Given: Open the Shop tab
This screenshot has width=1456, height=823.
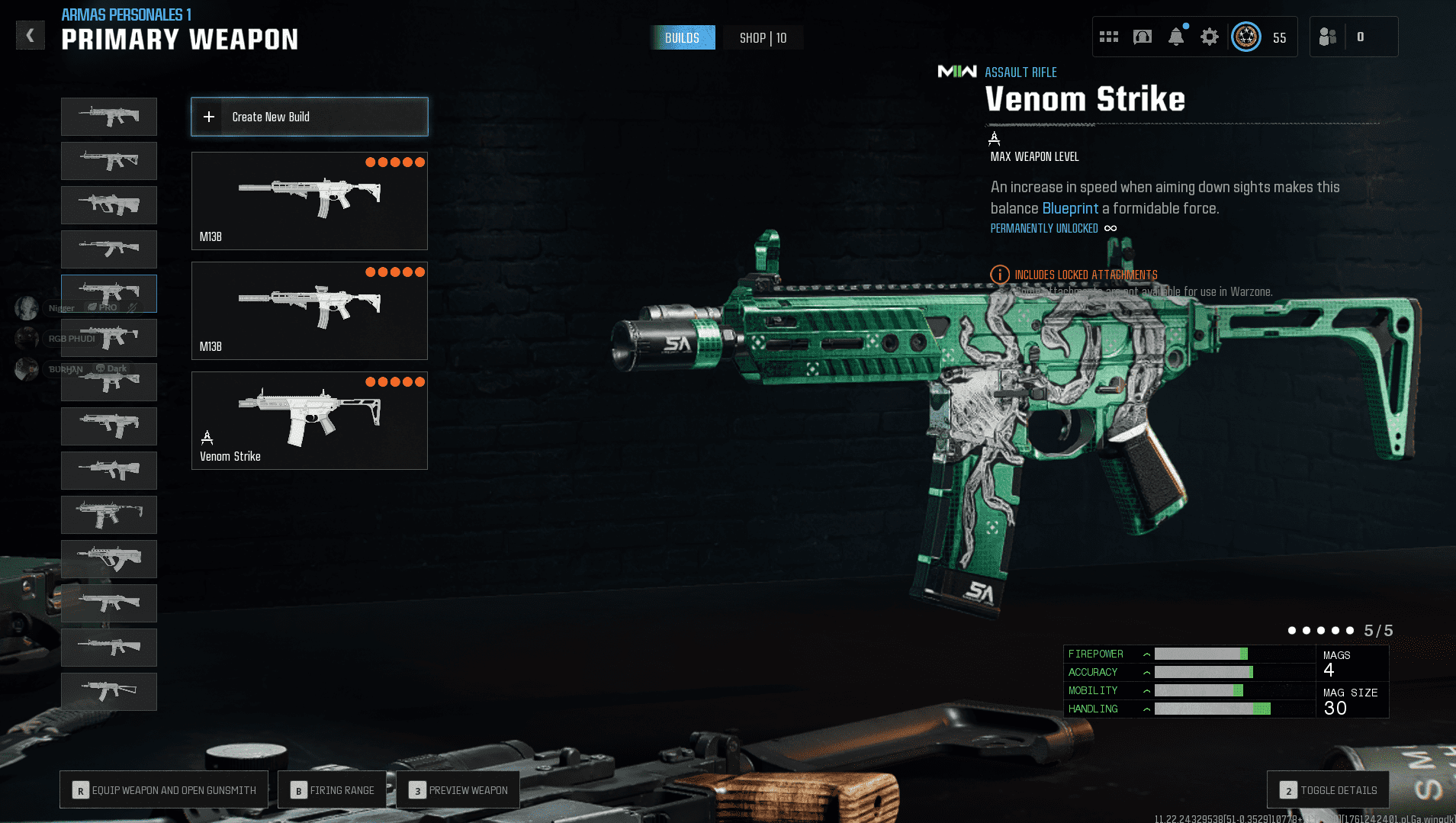Looking at the screenshot, I should point(763,37).
